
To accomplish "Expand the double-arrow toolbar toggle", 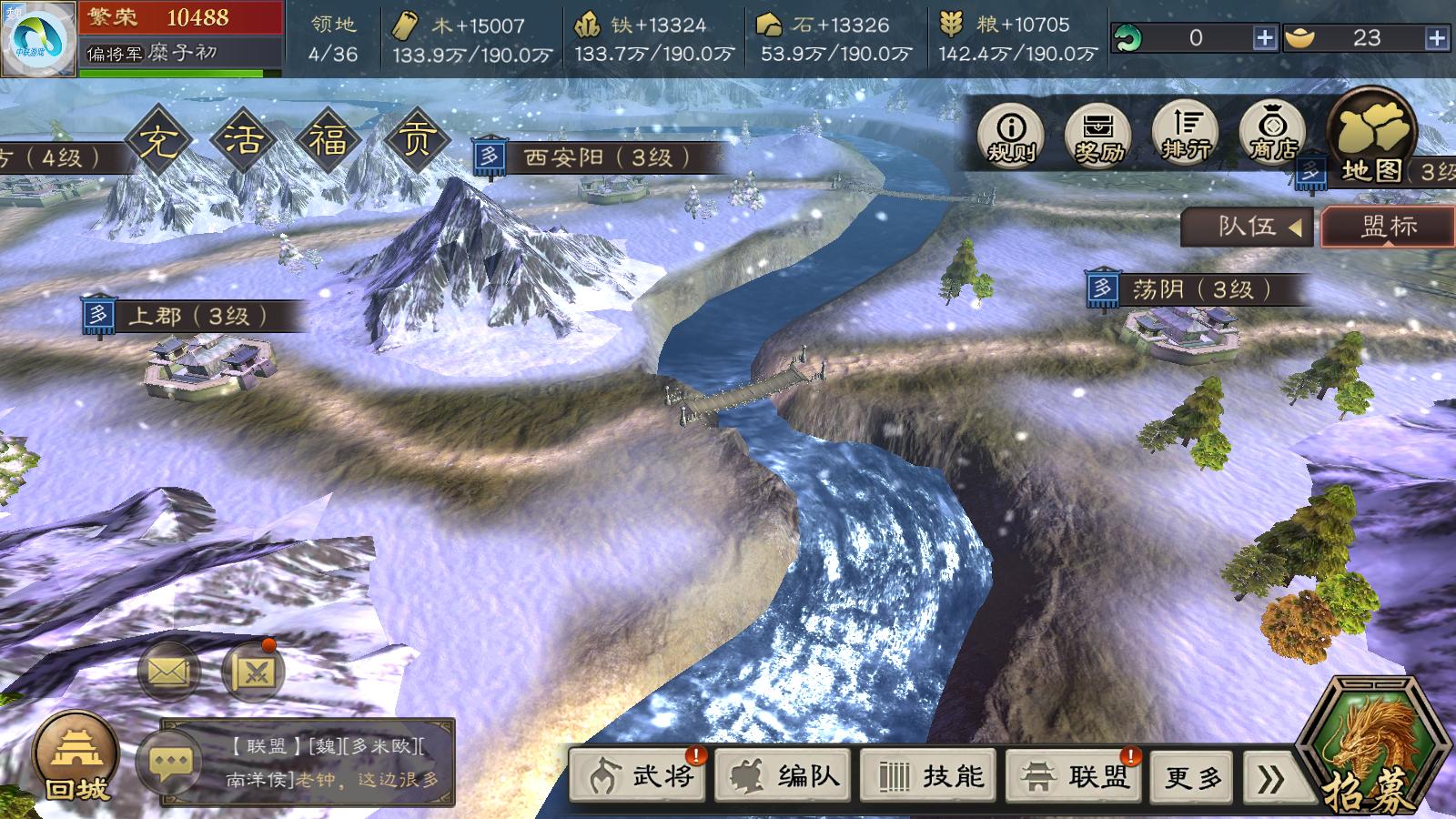I will [x=1271, y=778].
